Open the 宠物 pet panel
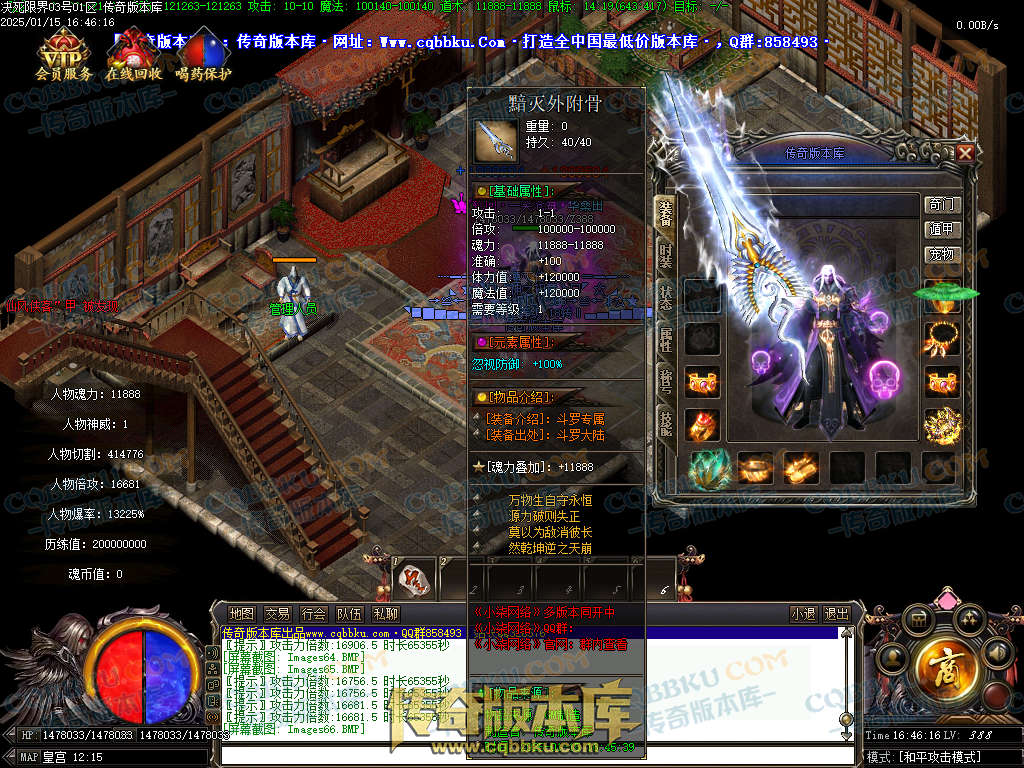 941,255
